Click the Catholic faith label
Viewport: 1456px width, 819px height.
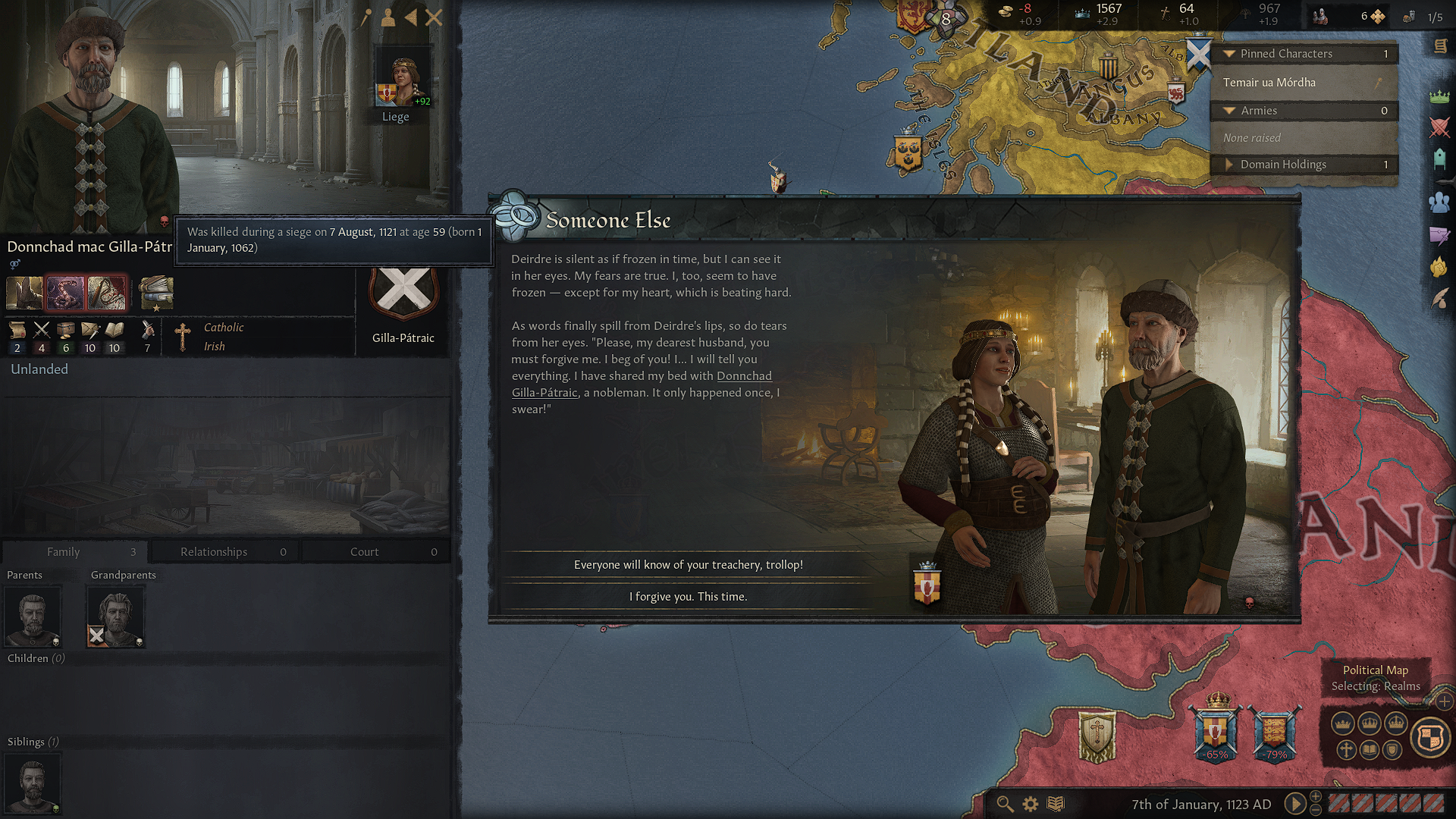click(224, 328)
